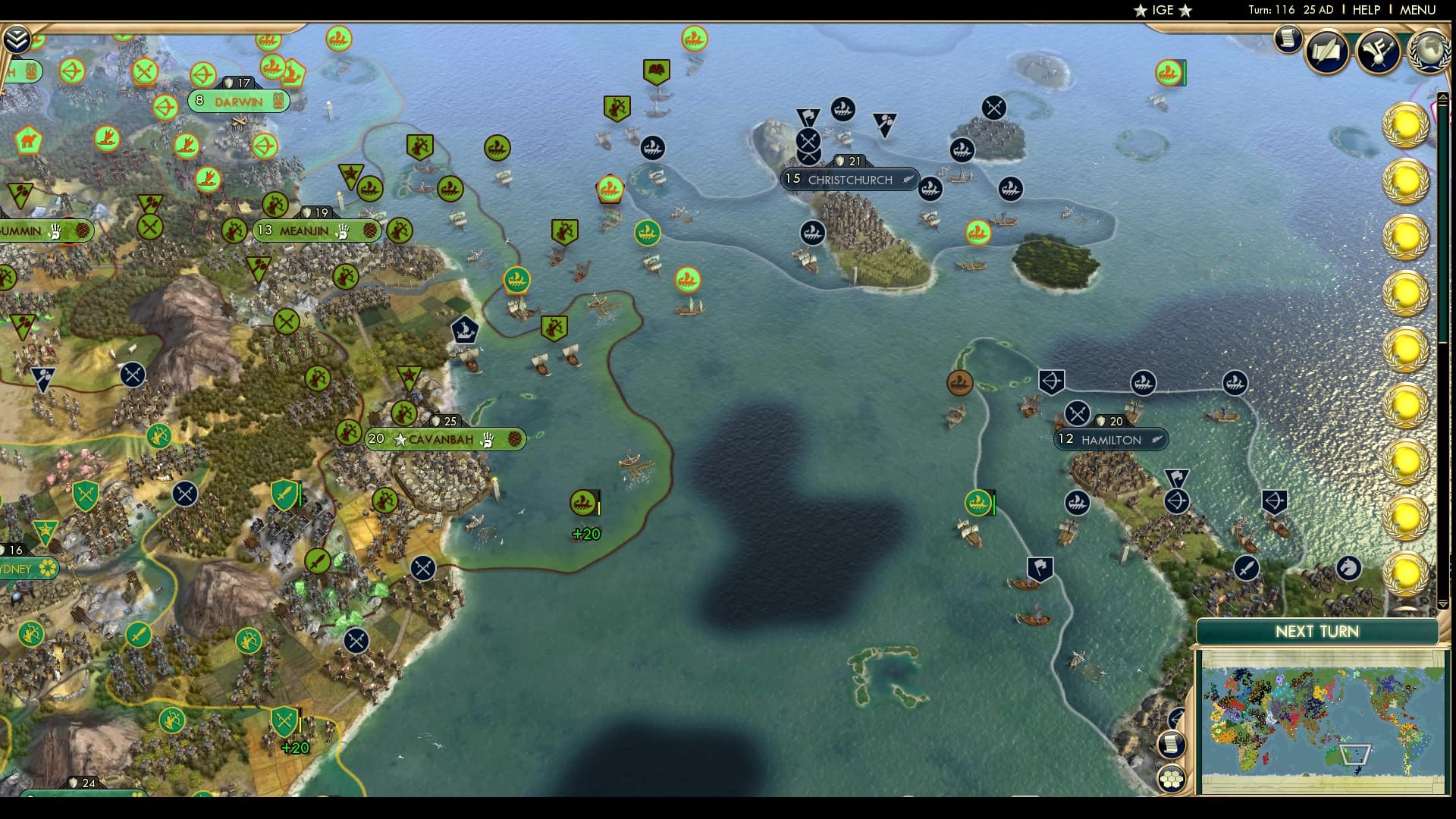Select the Christchurch city banner
This screenshot has height=819, width=1456.
(849, 179)
